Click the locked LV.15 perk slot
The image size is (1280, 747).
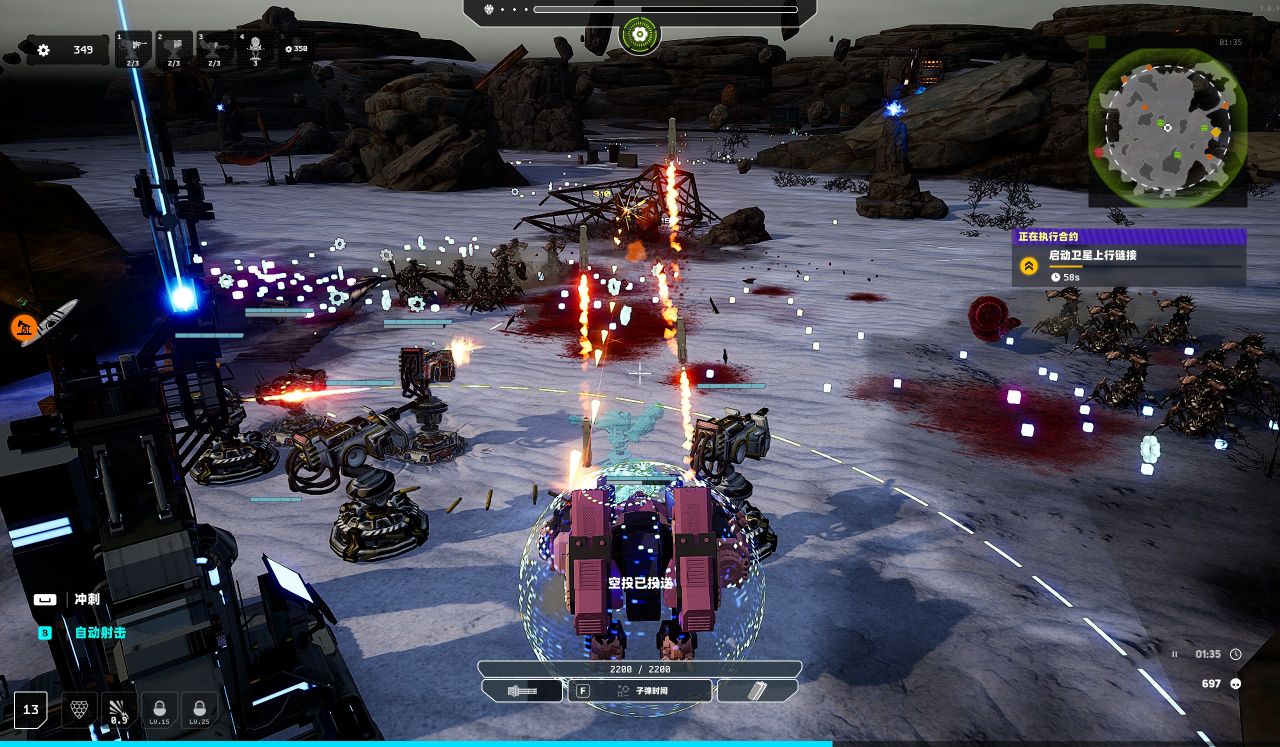[x=159, y=709]
